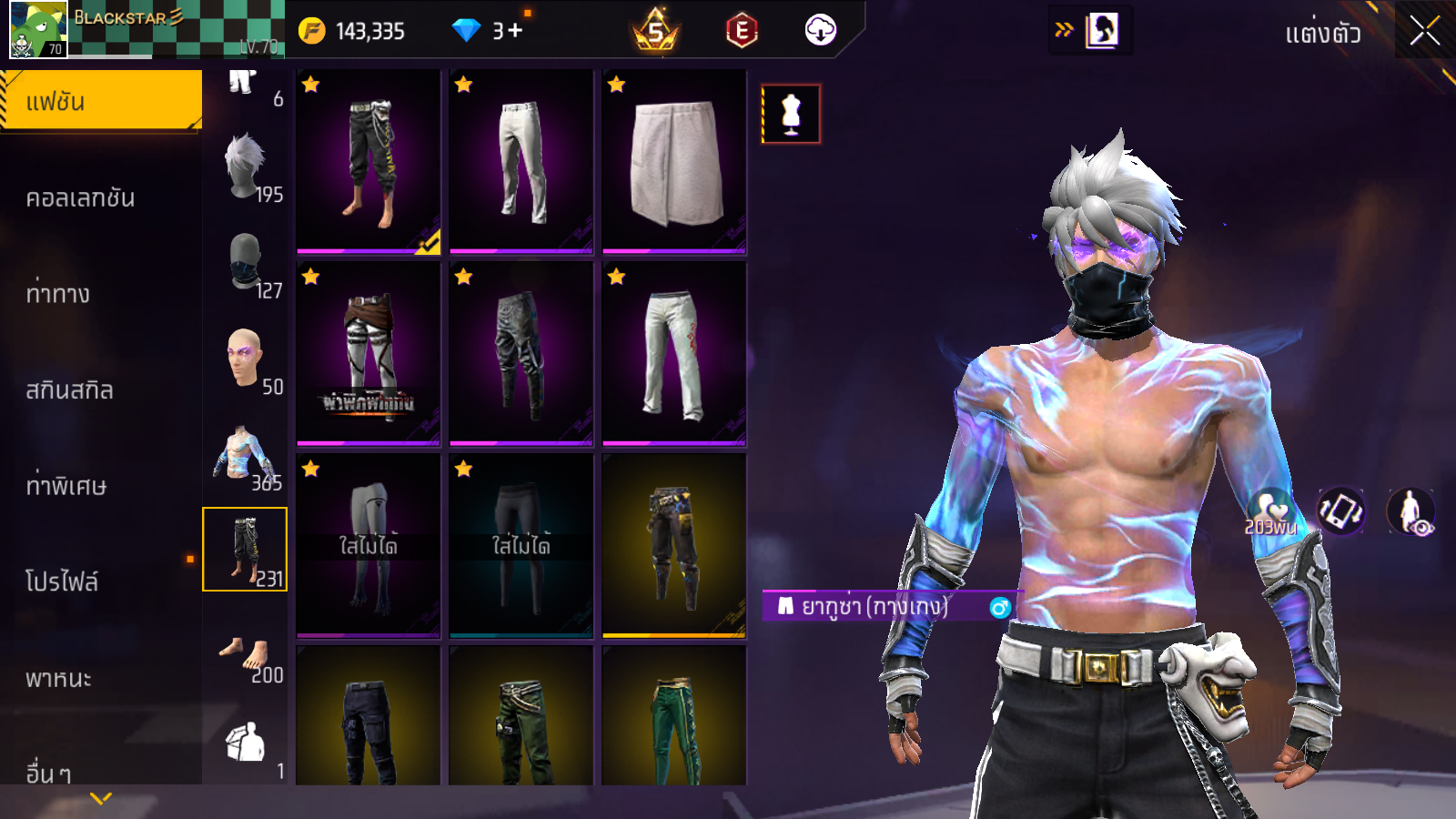
Task: Switch to the โปรไฟล์ tab
Action: tap(62, 581)
